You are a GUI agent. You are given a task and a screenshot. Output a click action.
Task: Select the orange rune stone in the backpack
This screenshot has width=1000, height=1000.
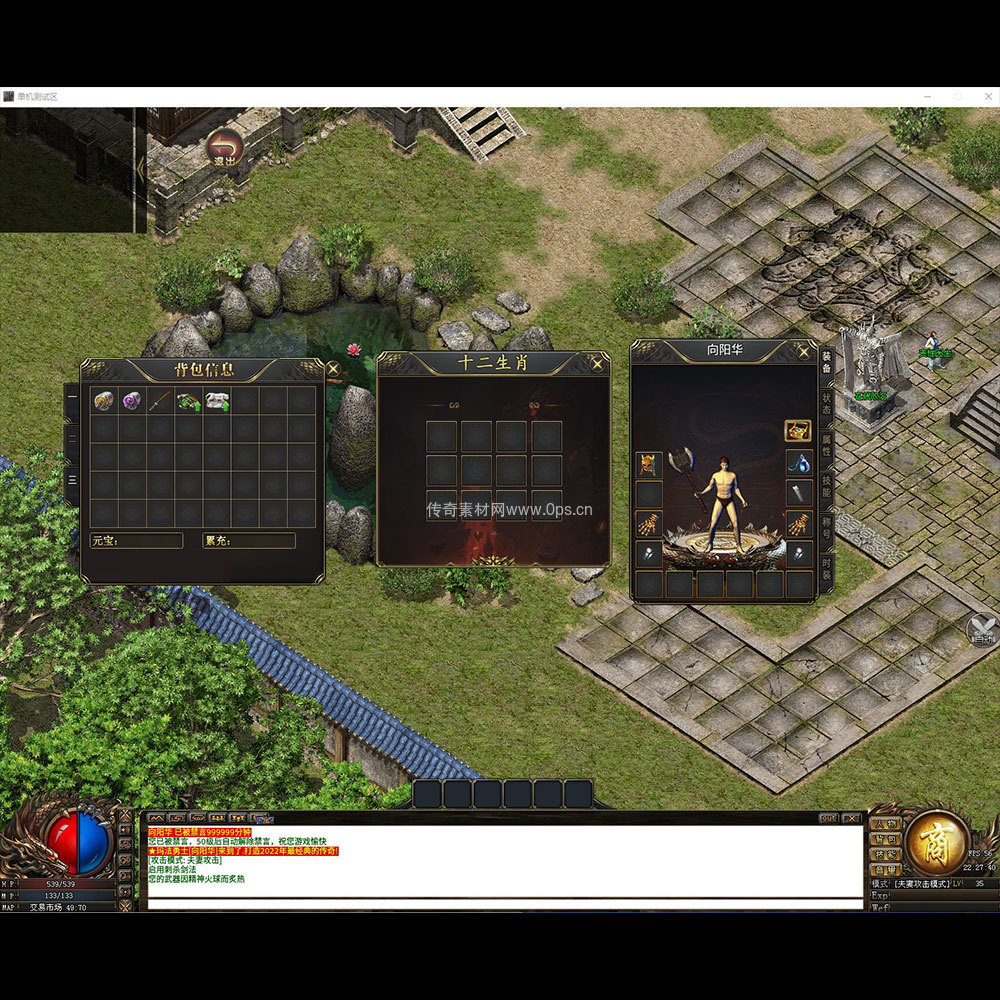[x=104, y=401]
